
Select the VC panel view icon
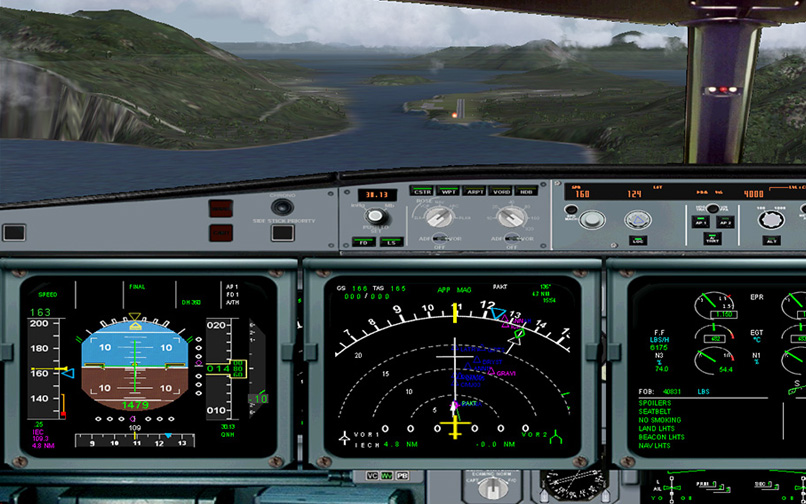[x=372, y=475]
